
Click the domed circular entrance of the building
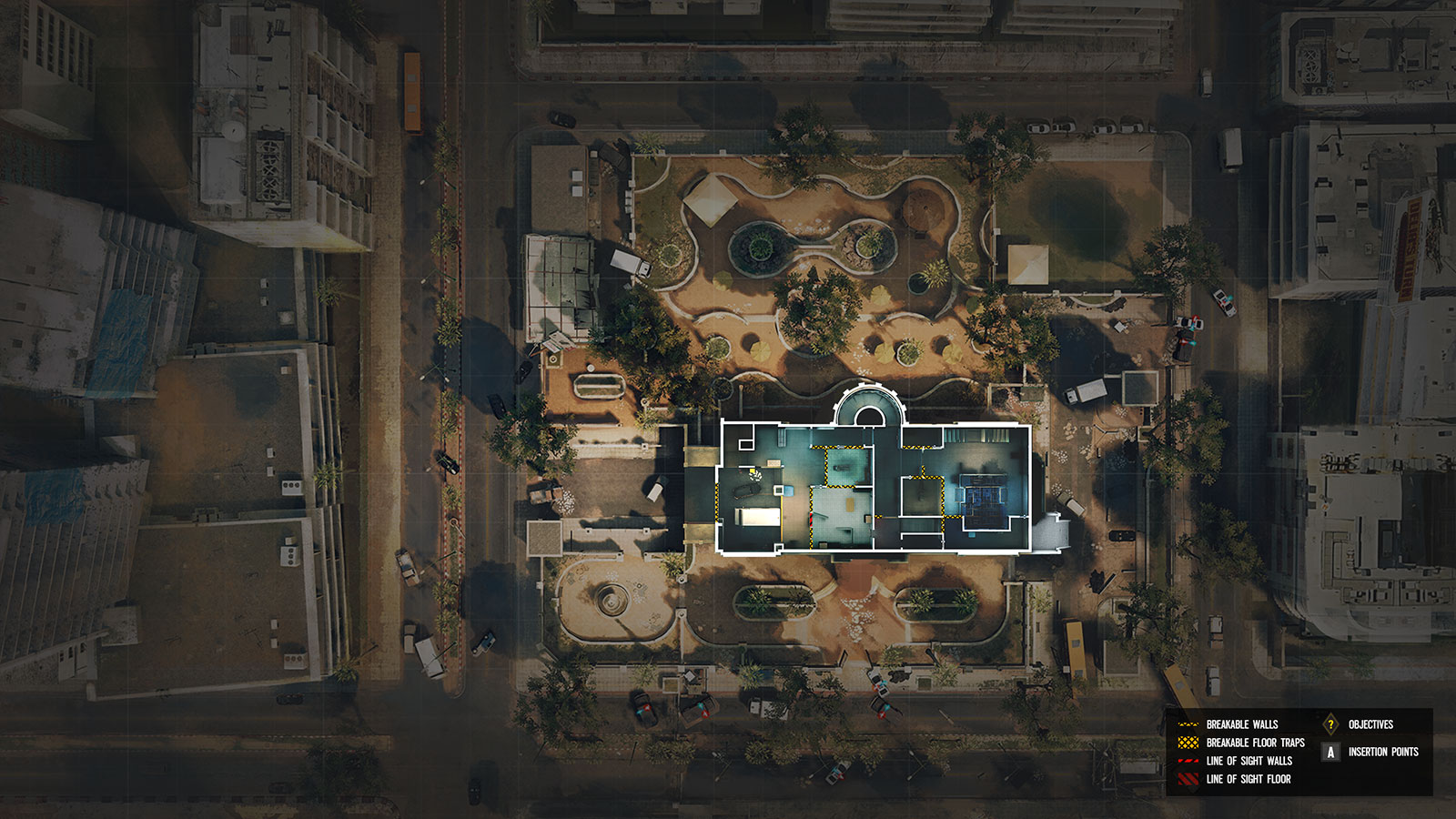[869, 409]
